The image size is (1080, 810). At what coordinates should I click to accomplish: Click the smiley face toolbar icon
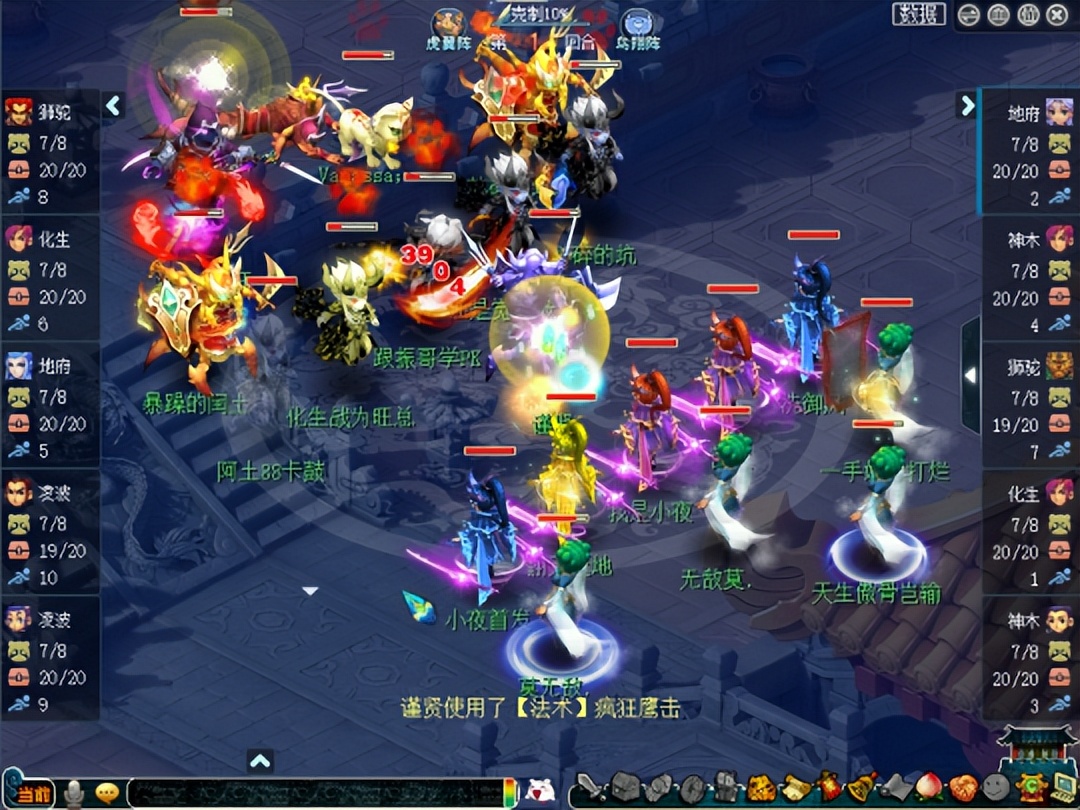coord(995,787)
